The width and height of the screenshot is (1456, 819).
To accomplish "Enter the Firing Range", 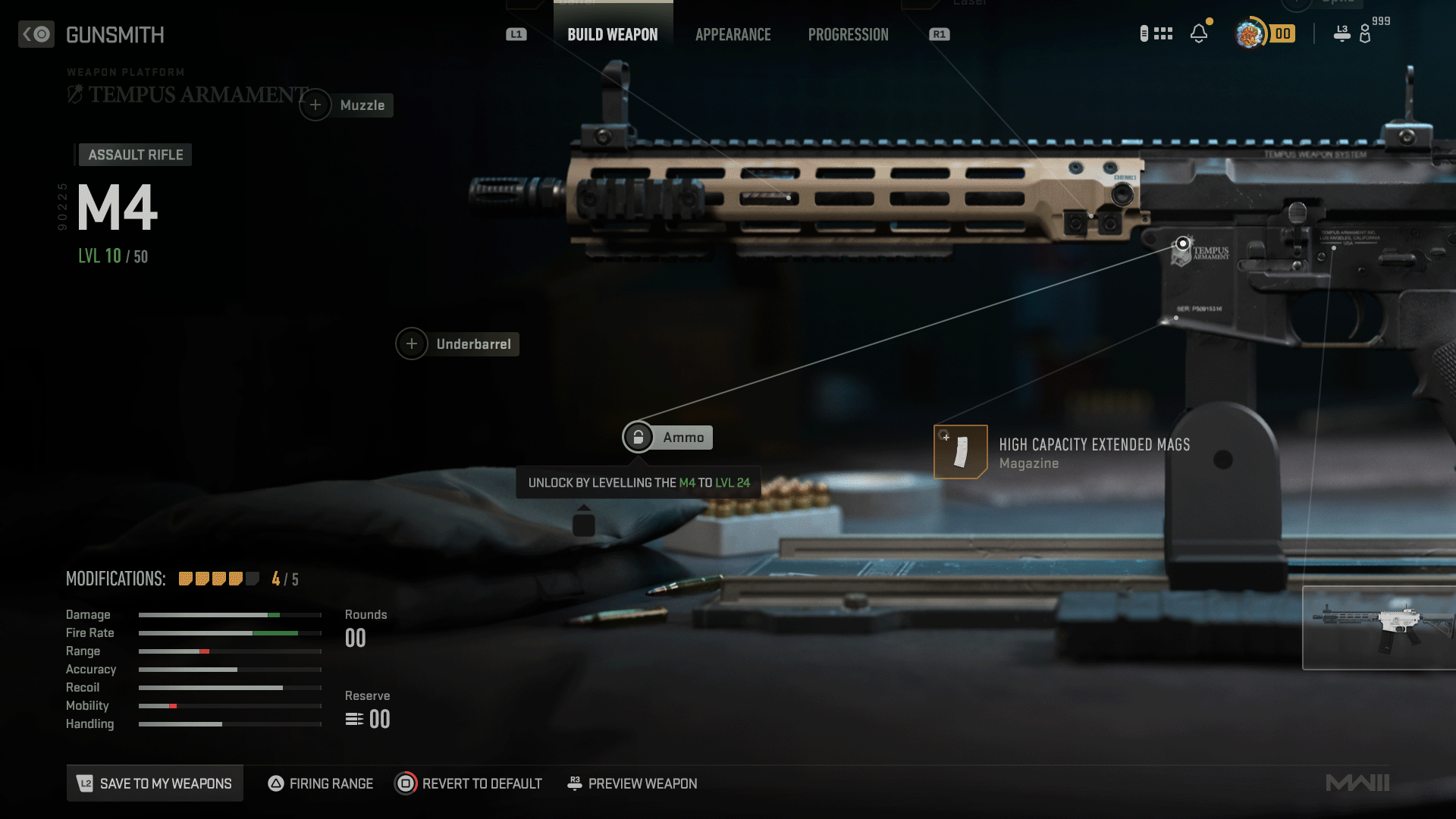I will tap(321, 783).
